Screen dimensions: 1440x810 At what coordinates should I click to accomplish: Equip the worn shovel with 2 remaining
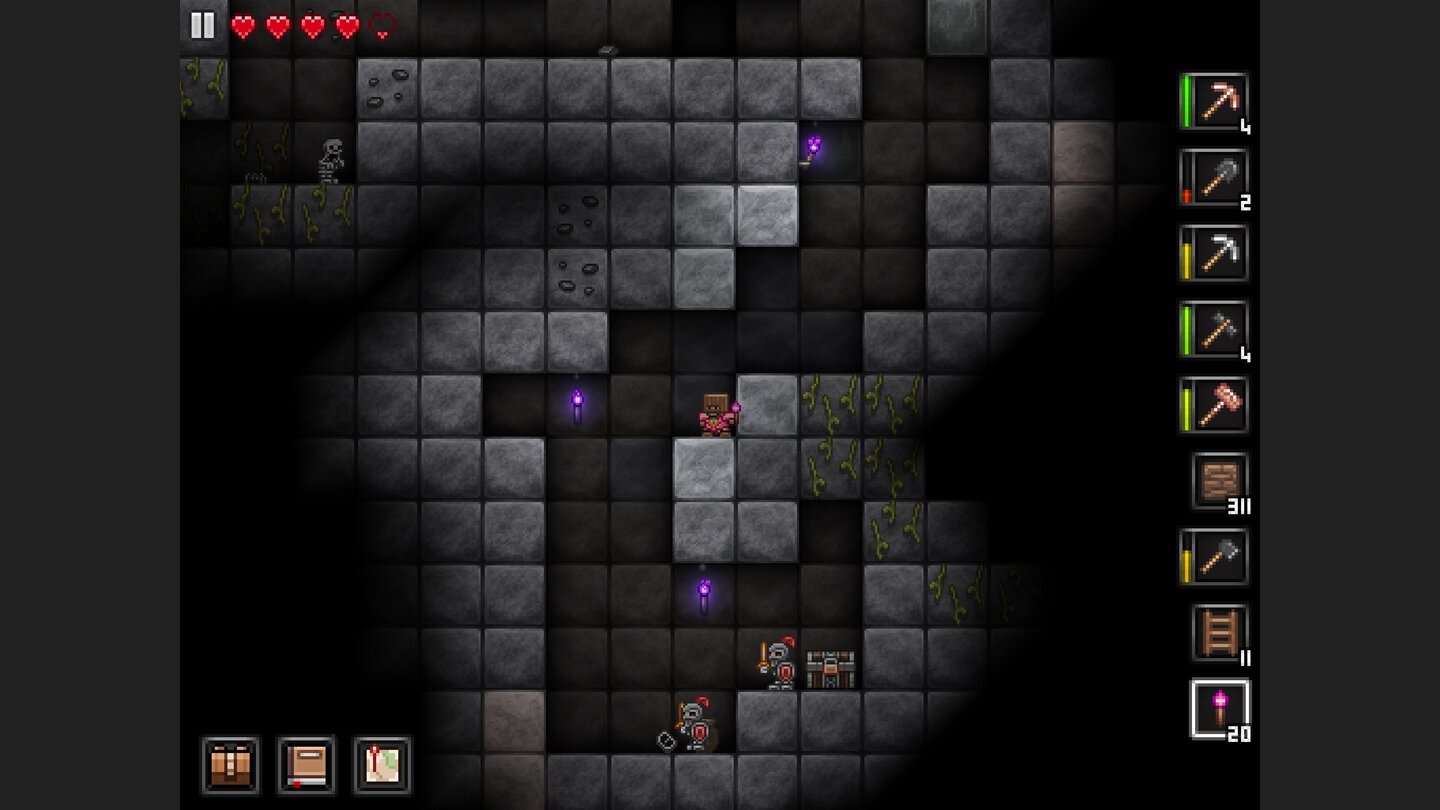point(1213,177)
